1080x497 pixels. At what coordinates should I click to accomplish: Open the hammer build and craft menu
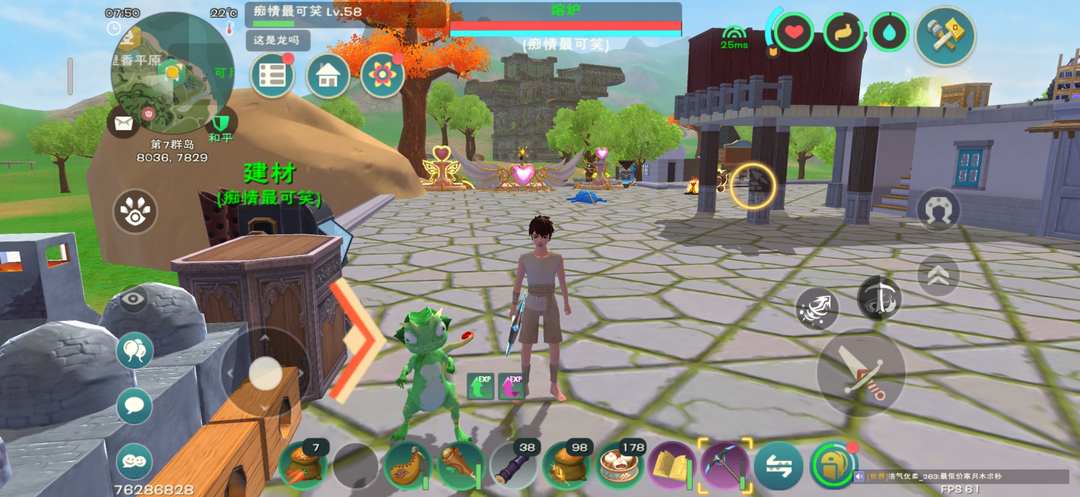click(944, 36)
